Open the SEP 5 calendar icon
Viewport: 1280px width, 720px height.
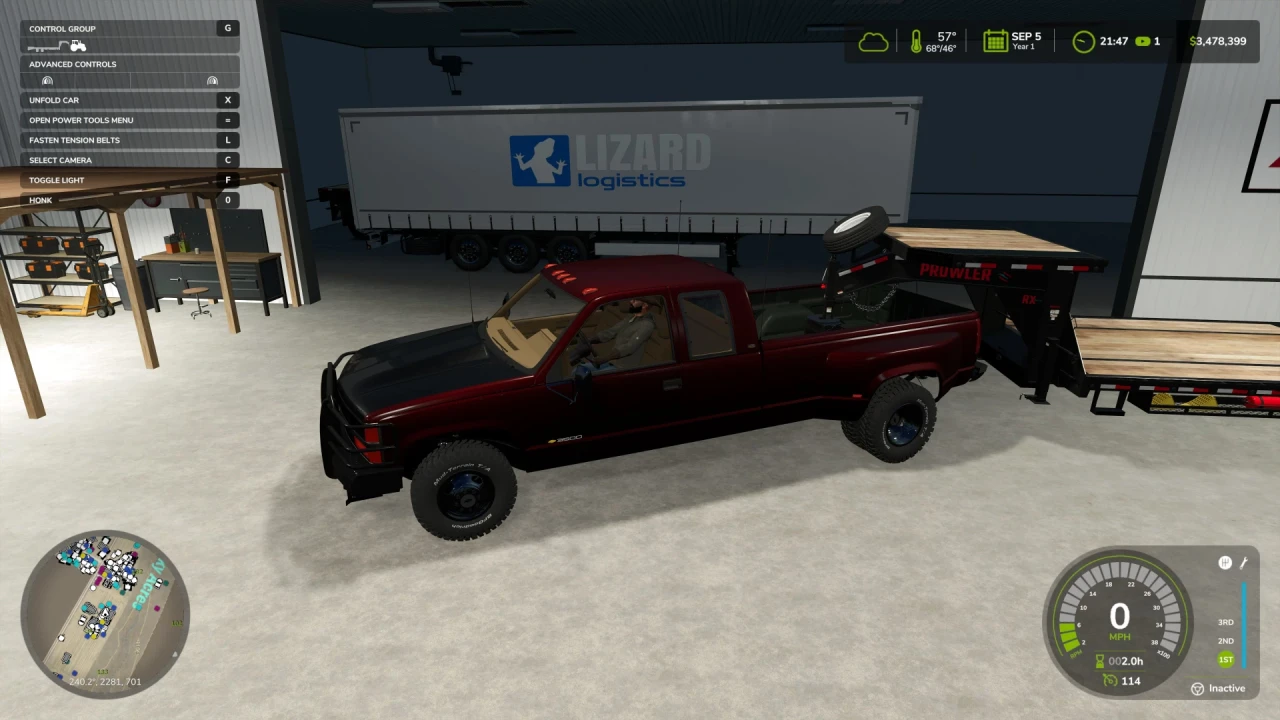[x=995, y=40]
